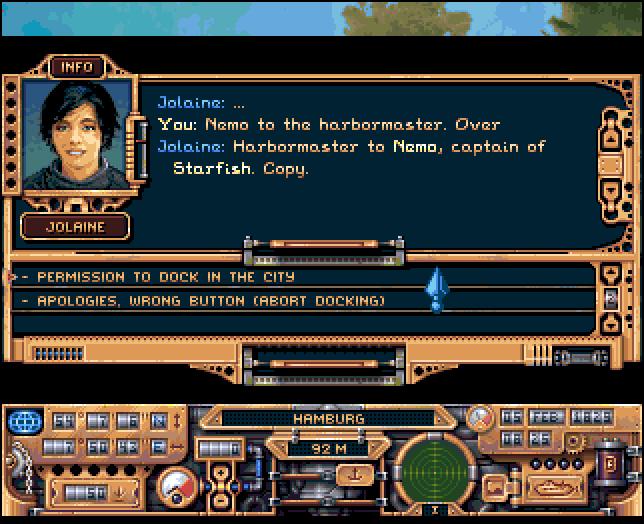Screen dimensions: 644x524
Task: Click the conversation log's down arrow
Action: click(612, 190)
